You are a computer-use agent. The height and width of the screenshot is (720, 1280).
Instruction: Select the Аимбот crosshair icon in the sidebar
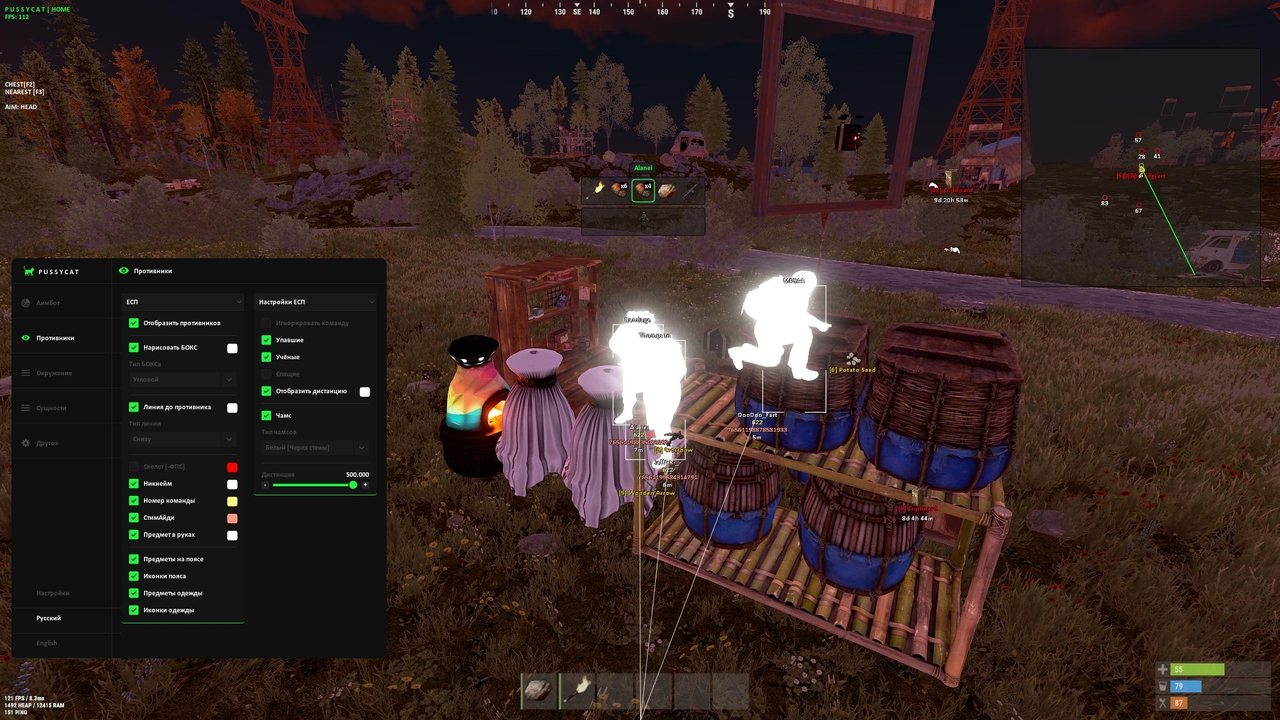point(25,302)
